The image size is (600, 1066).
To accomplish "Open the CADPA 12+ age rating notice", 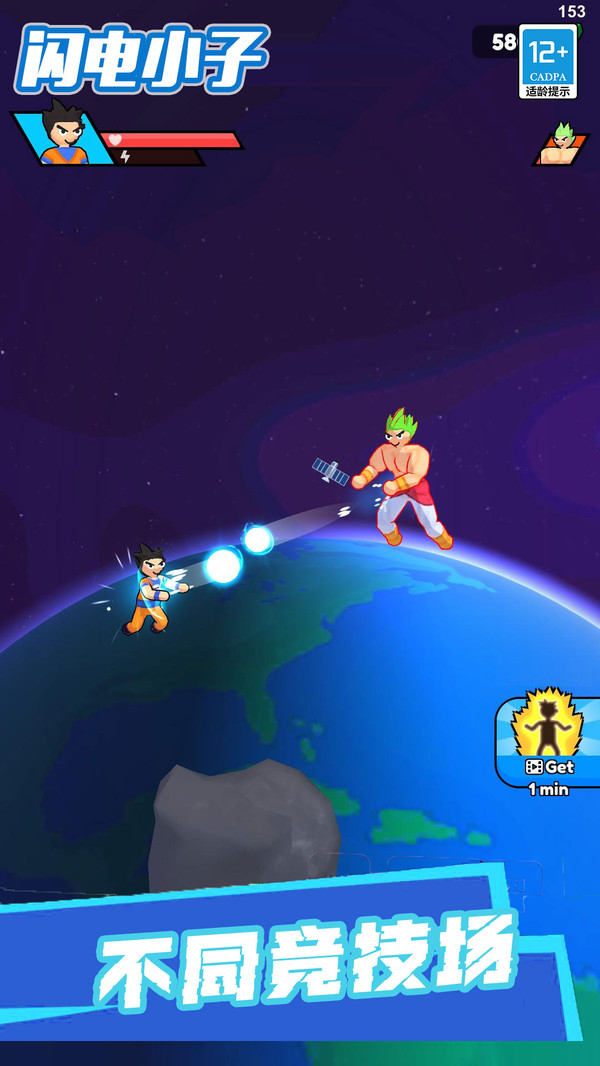I will coord(548,62).
